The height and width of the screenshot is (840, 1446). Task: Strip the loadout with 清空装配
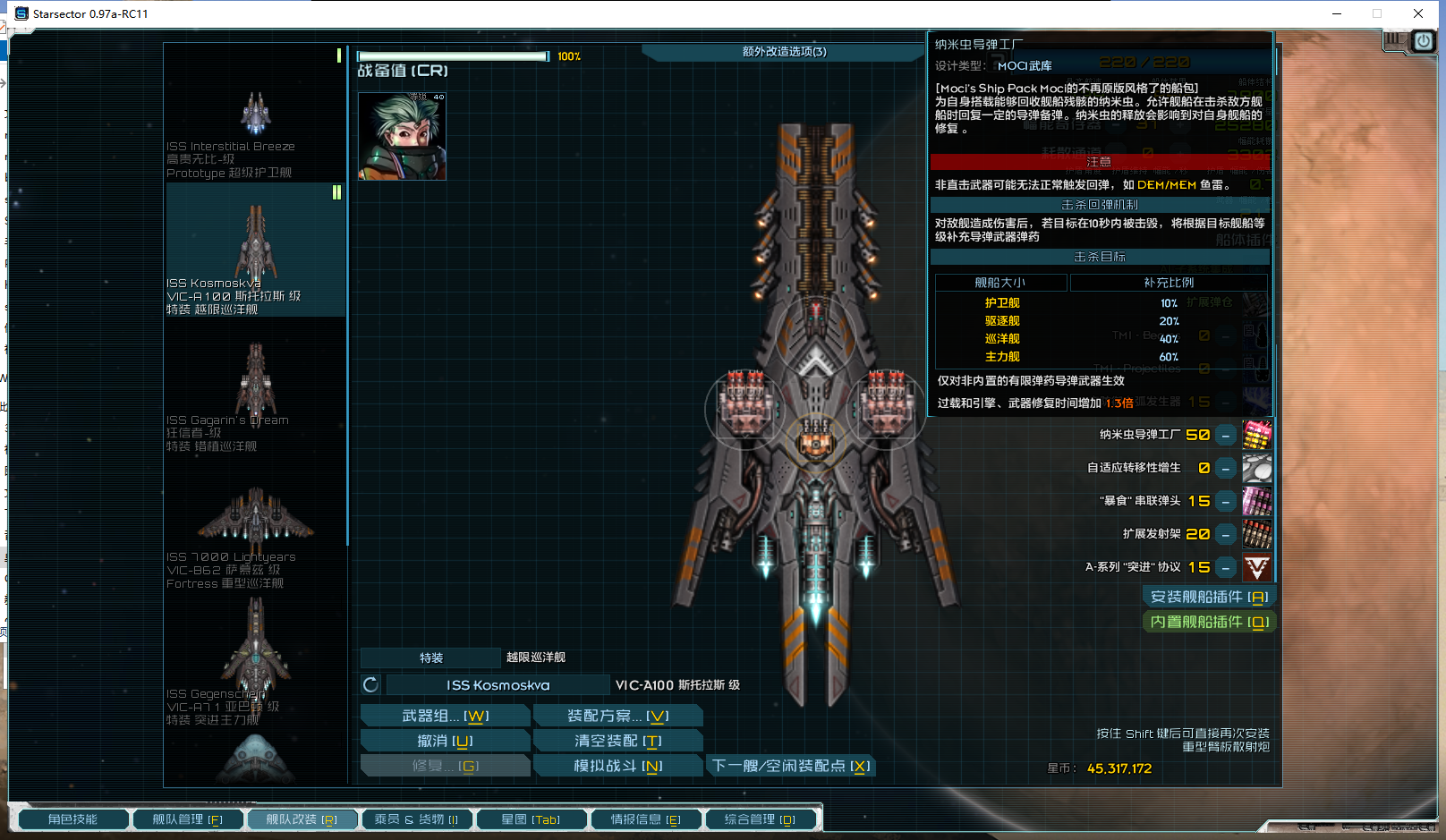[x=617, y=741]
